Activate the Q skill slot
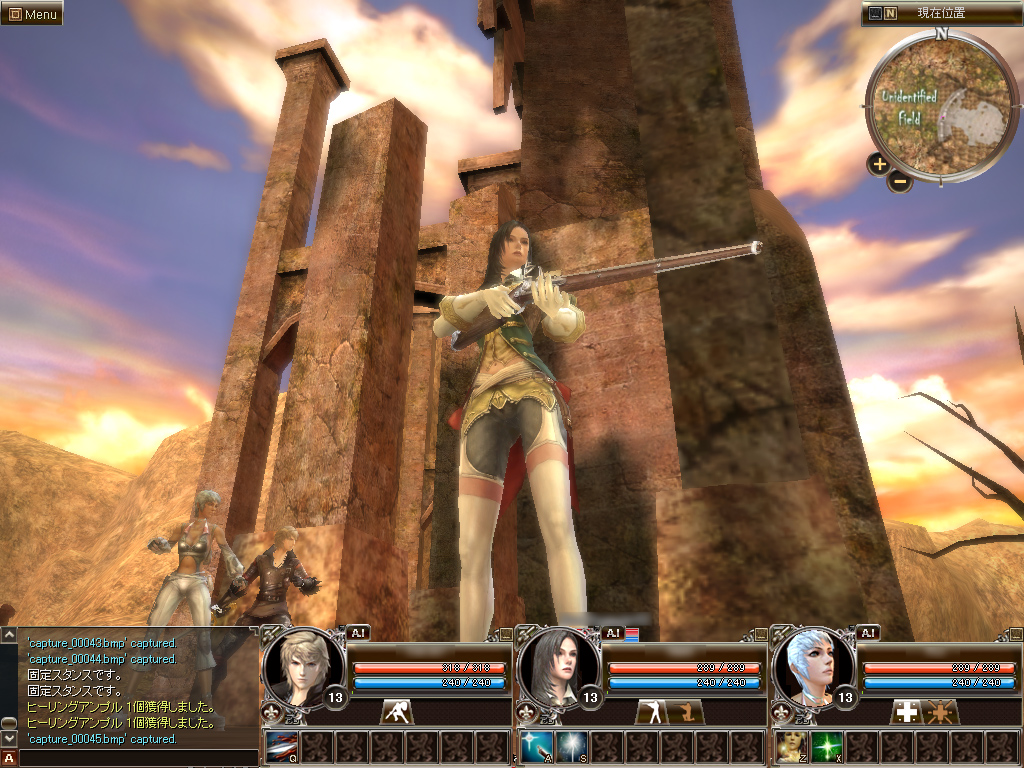 [x=283, y=747]
